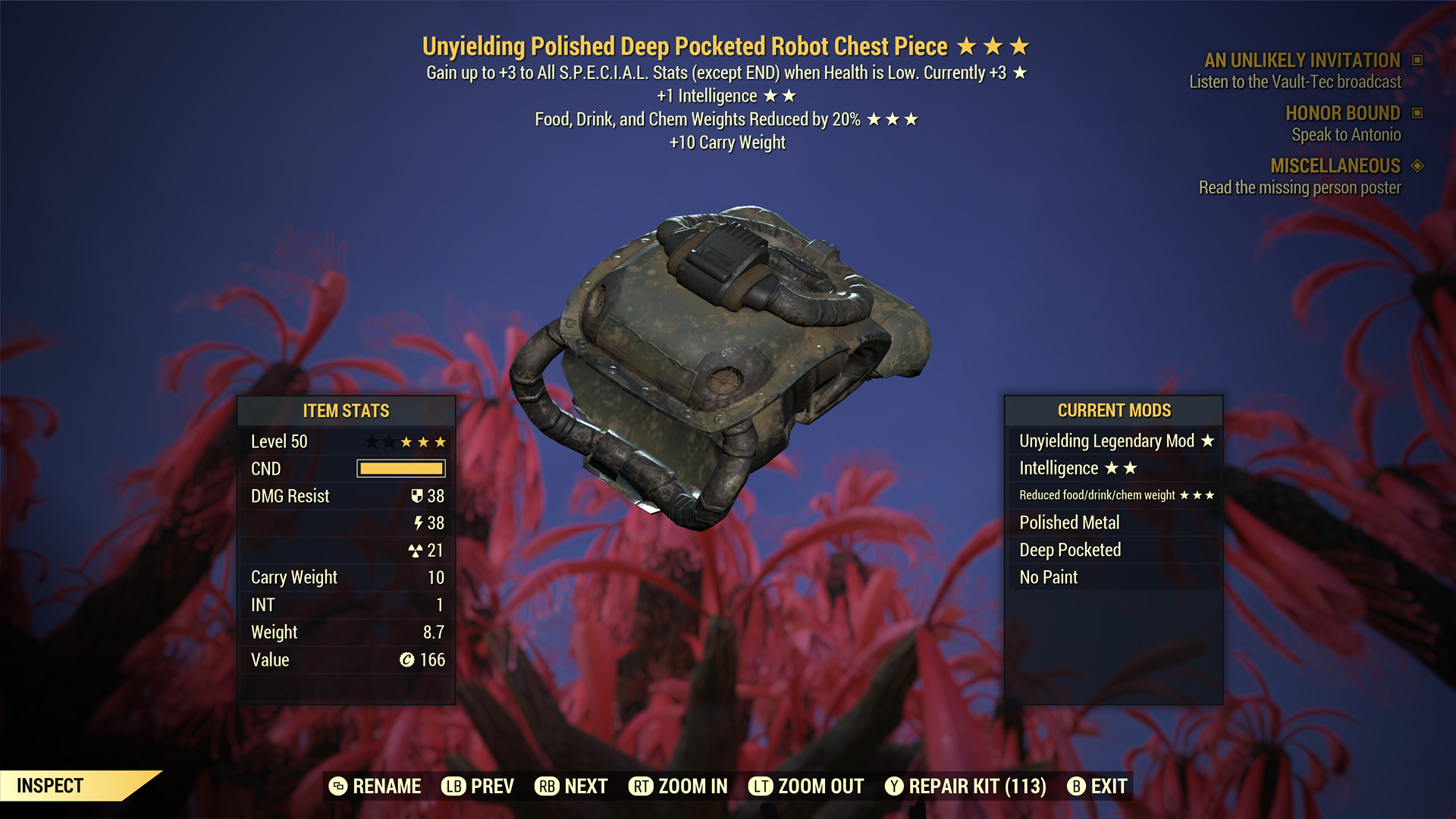Select the Deep Pocketed mod row
Viewport: 1456px width, 819px height.
(1113, 550)
